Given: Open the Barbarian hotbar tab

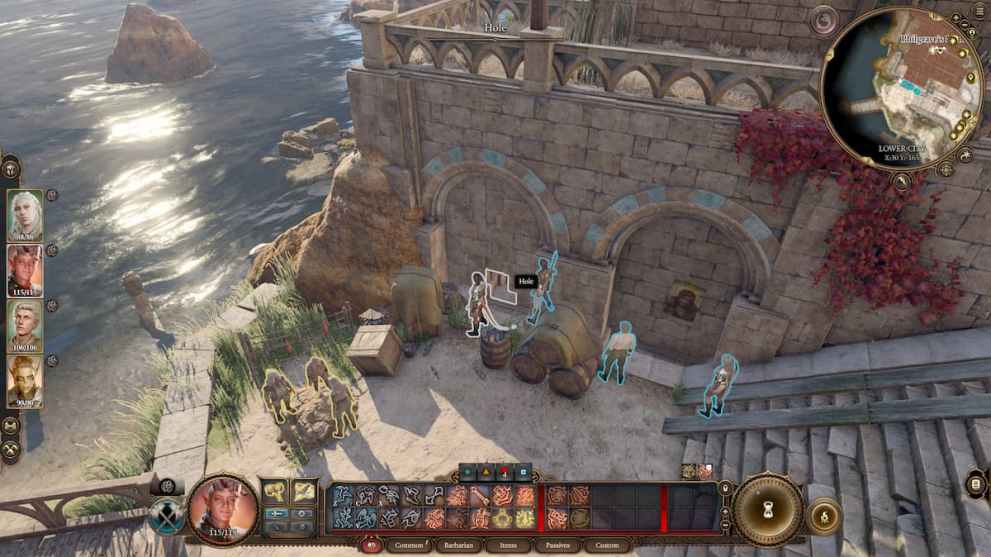Looking at the screenshot, I should [x=462, y=546].
